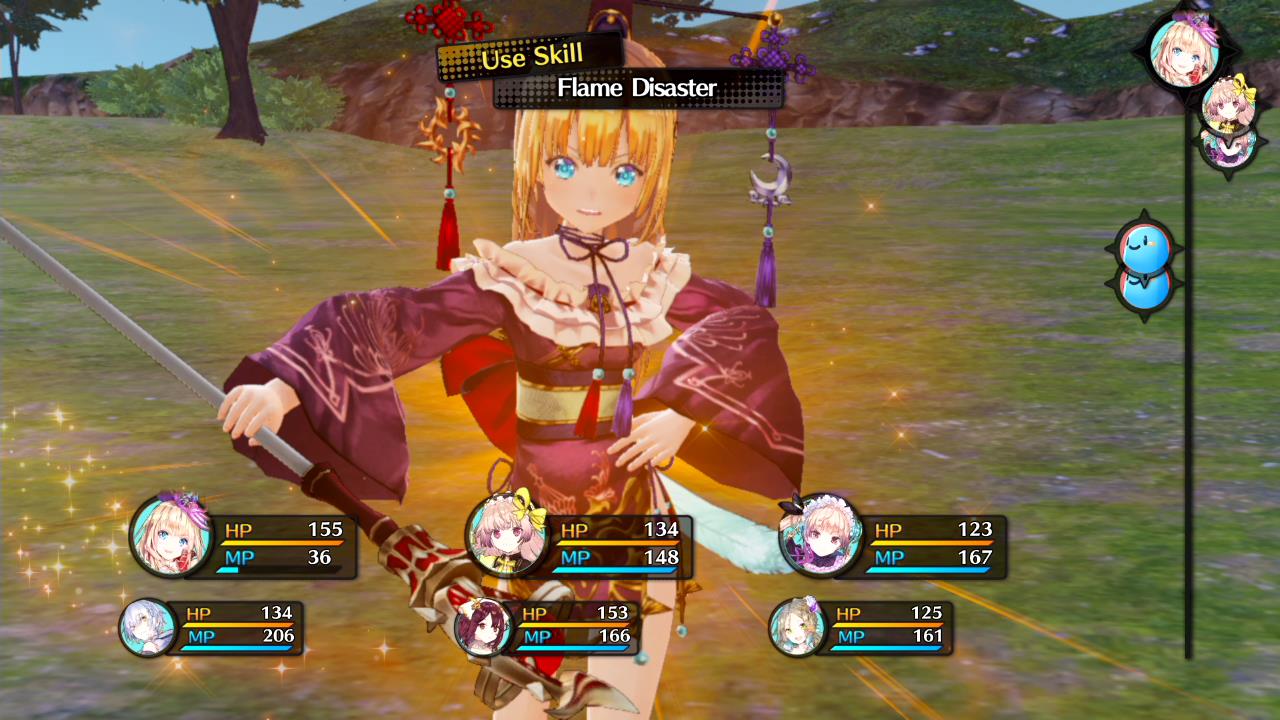Click the maid-headdress character portrait showing HP 123
Viewport: 1280px width, 720px height.
(820, 542)
